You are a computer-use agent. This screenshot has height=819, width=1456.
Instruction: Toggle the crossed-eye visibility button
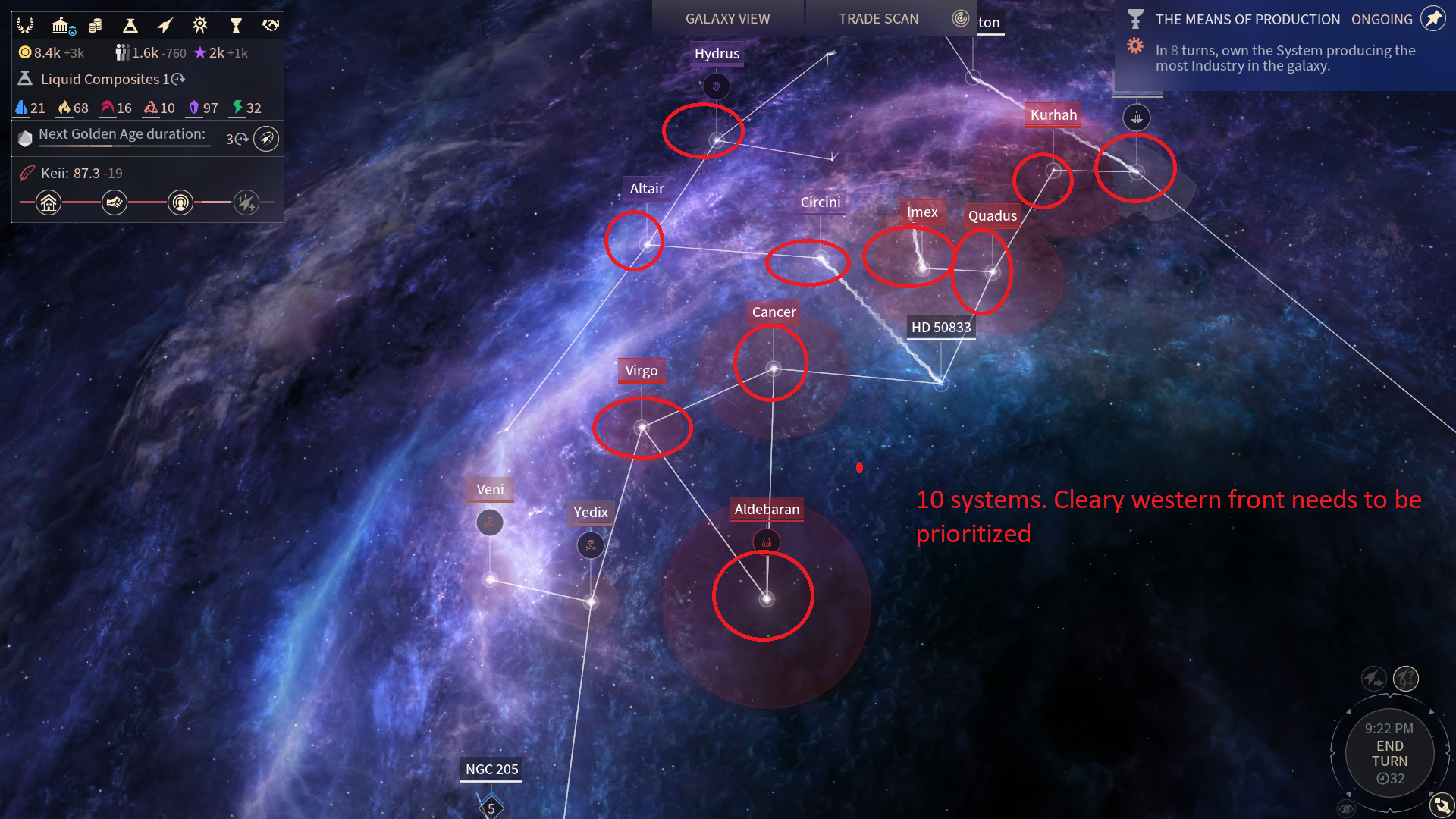[x=1347, y=808]
